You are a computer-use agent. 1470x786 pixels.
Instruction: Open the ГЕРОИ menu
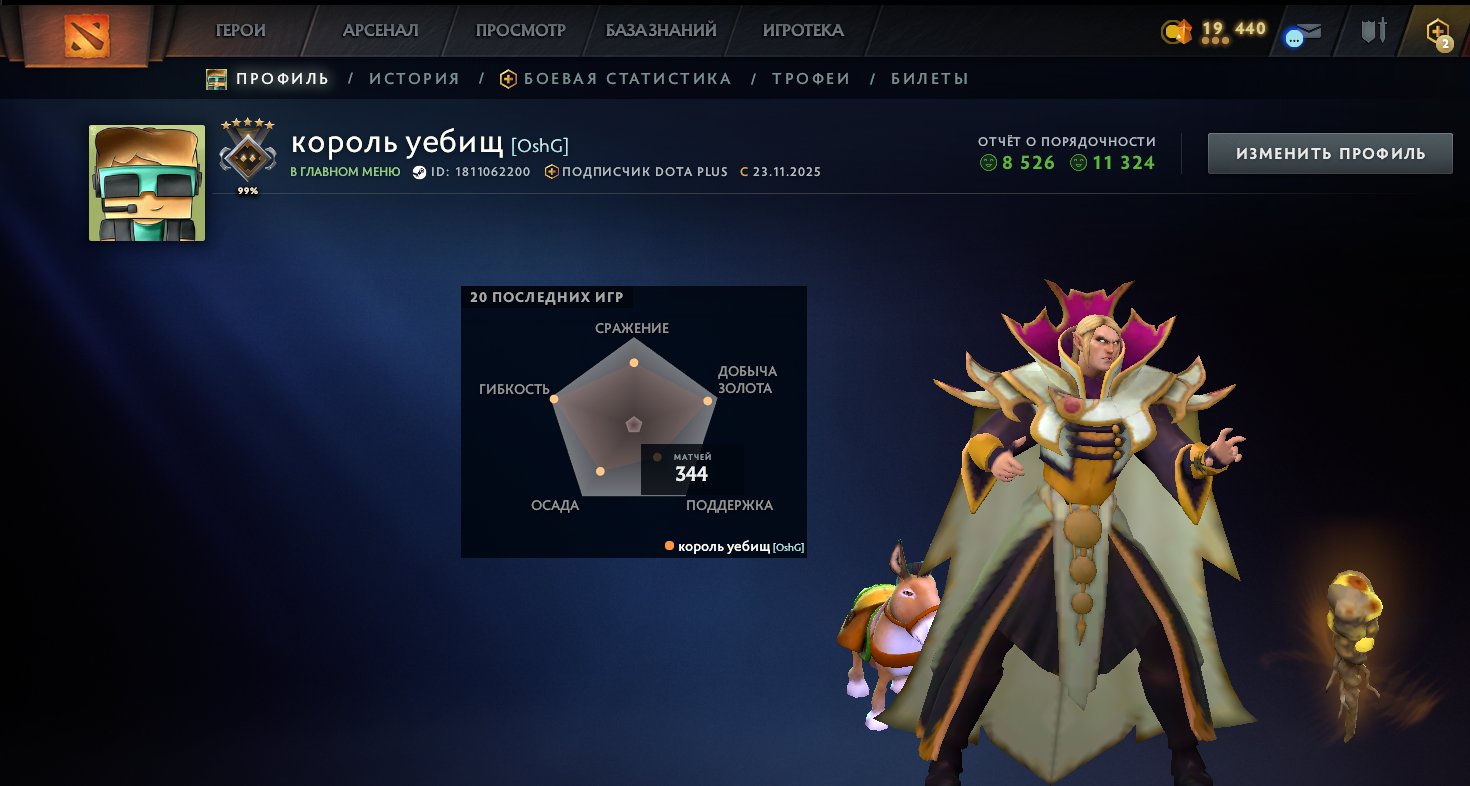click(x=239, y=30)
